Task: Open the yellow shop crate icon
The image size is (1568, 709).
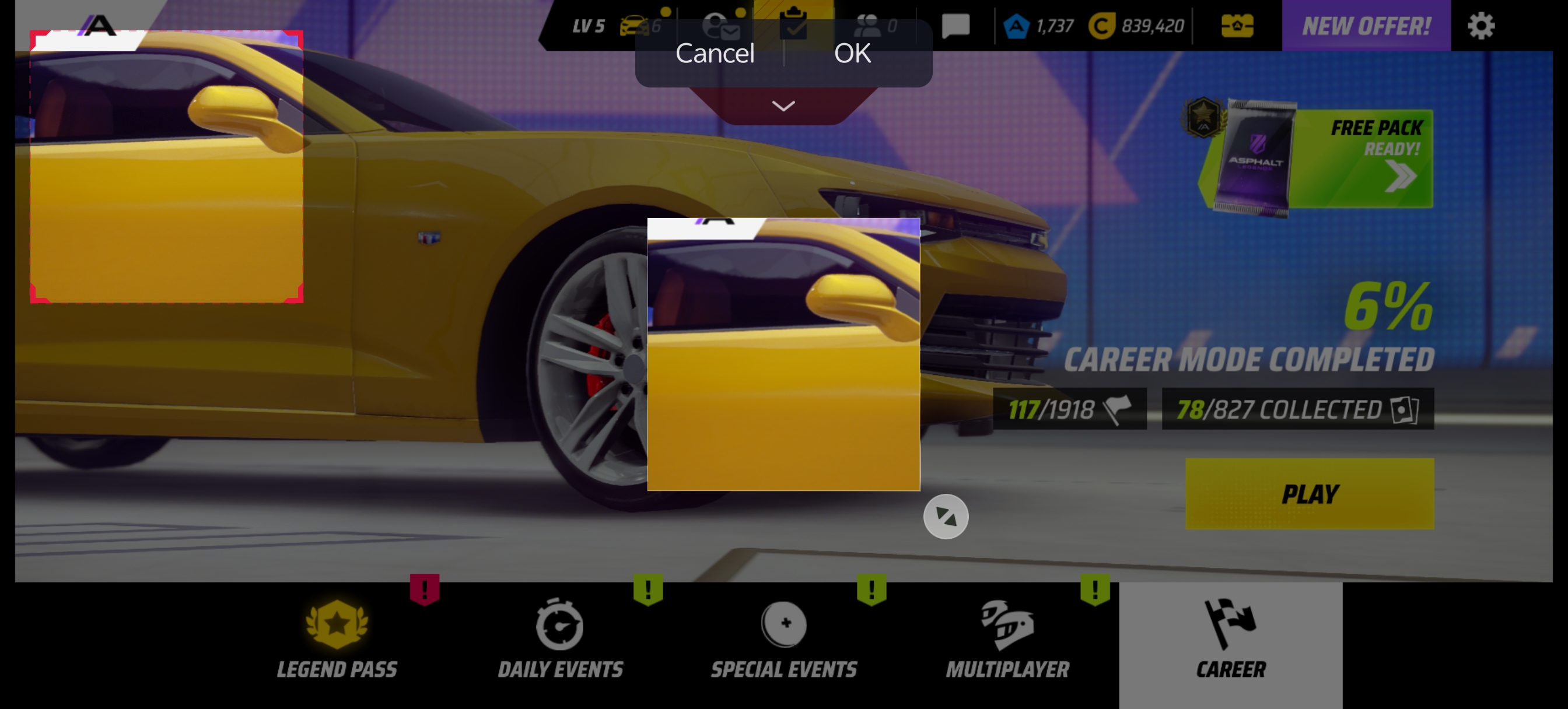Action: 1237,26
